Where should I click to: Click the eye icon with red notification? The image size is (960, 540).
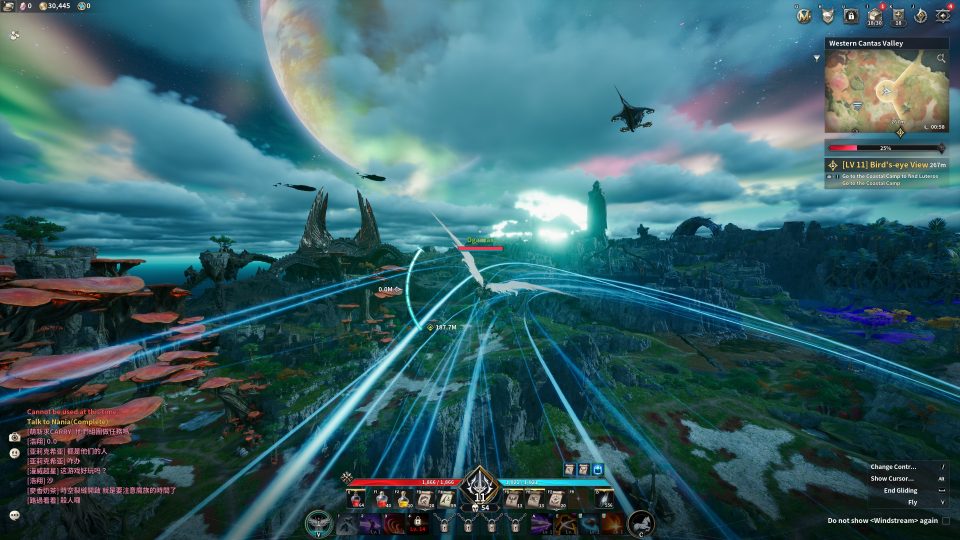(x=942, y=15)
